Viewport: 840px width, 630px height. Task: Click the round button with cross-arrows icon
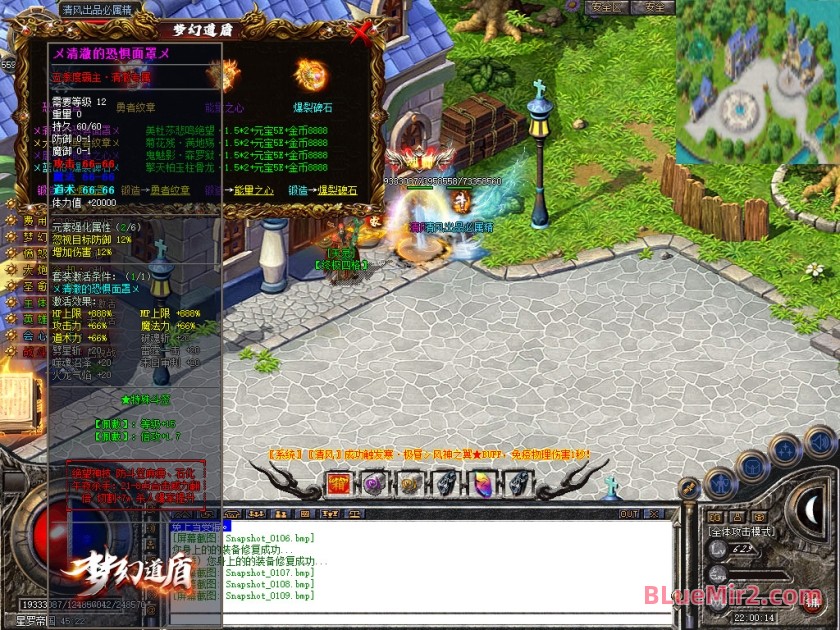coord(785,448)
